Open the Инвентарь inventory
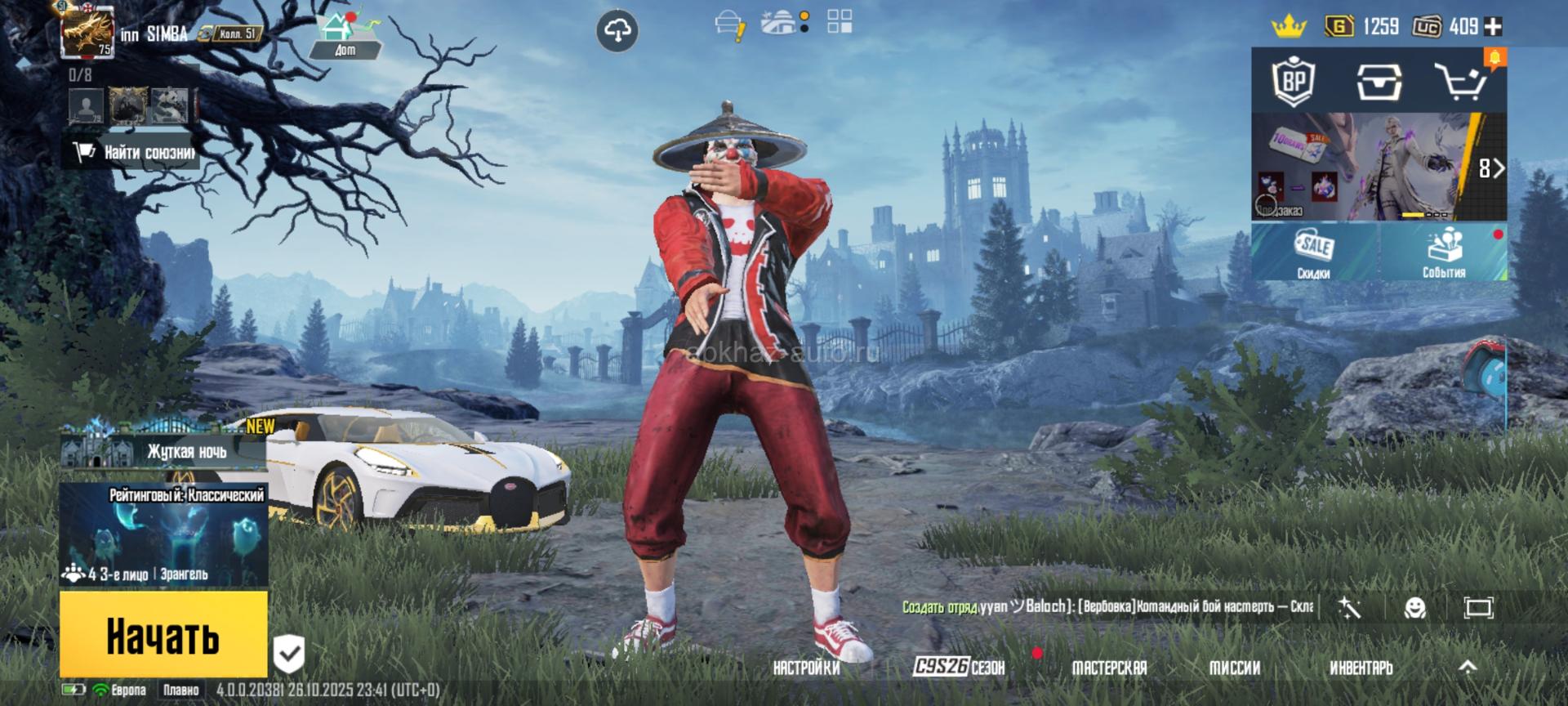The image size is (1568, 706). tap(1361, 668)
